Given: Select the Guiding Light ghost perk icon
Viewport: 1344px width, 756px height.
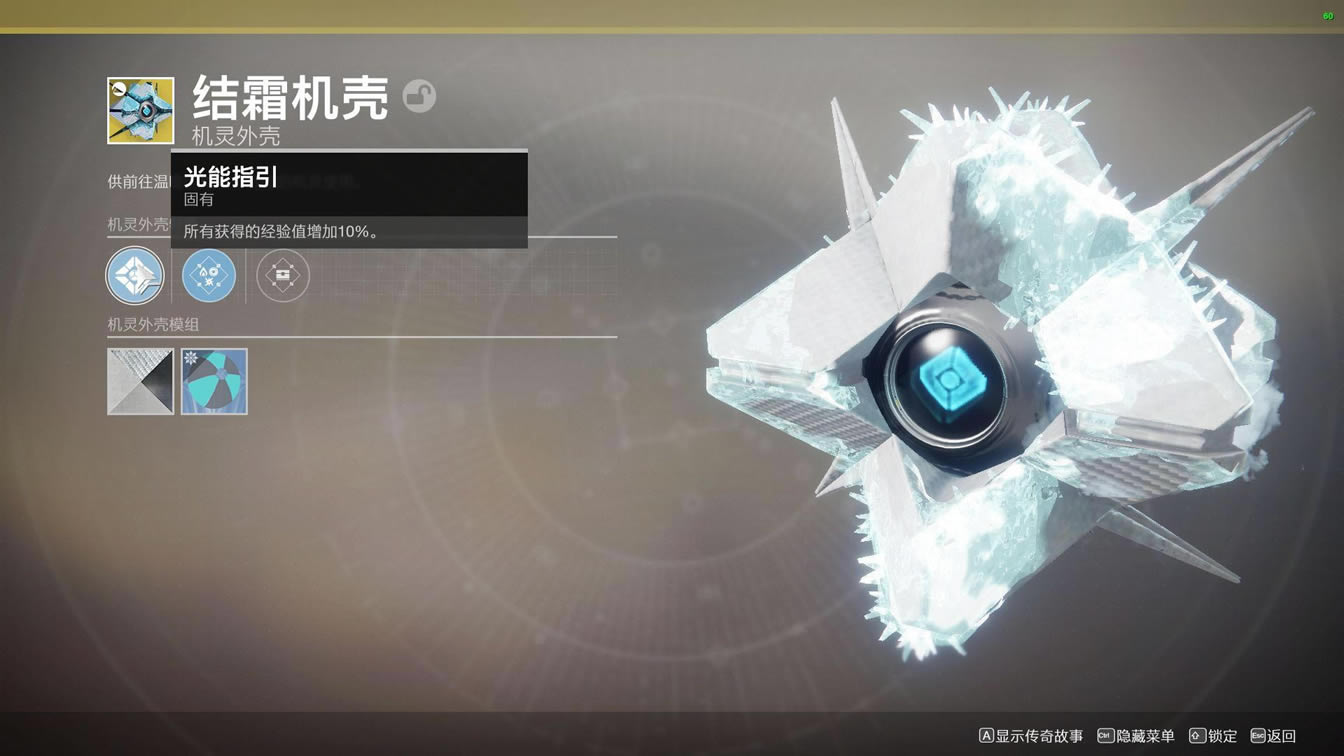Looking at the screenshot, I should [x=135, y=275].
